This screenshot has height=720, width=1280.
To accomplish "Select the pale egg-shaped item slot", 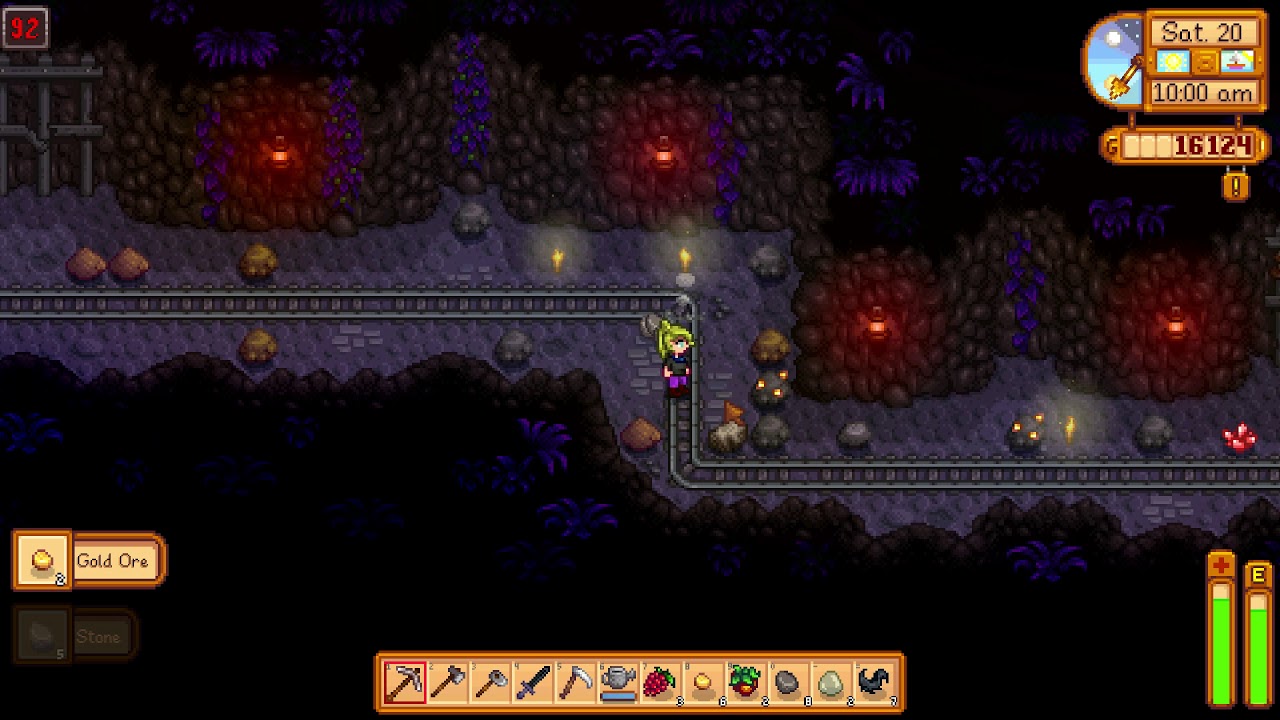I will [x=831, y=683].
